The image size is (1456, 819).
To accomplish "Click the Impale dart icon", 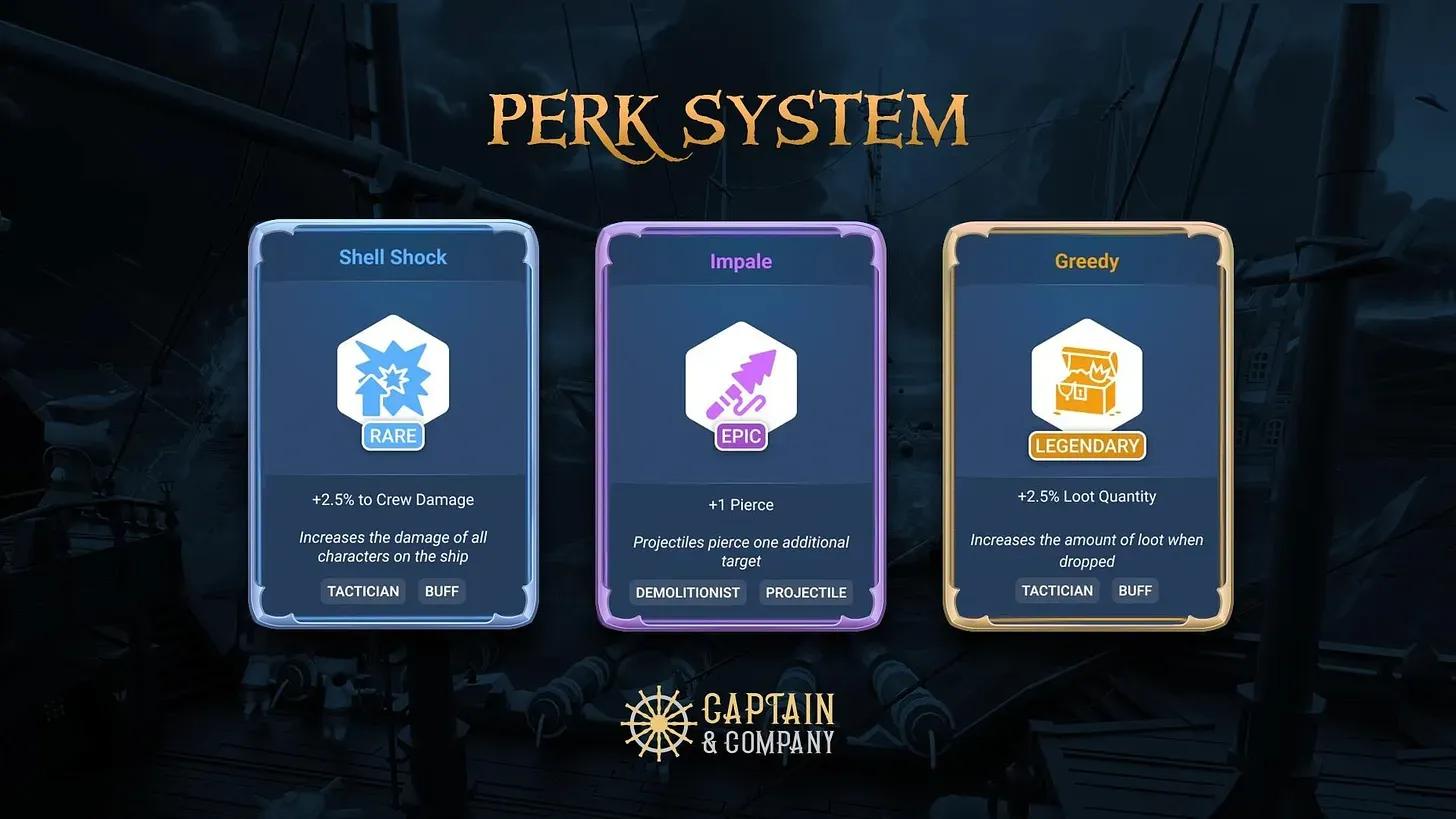I will [x=740, y=378].
